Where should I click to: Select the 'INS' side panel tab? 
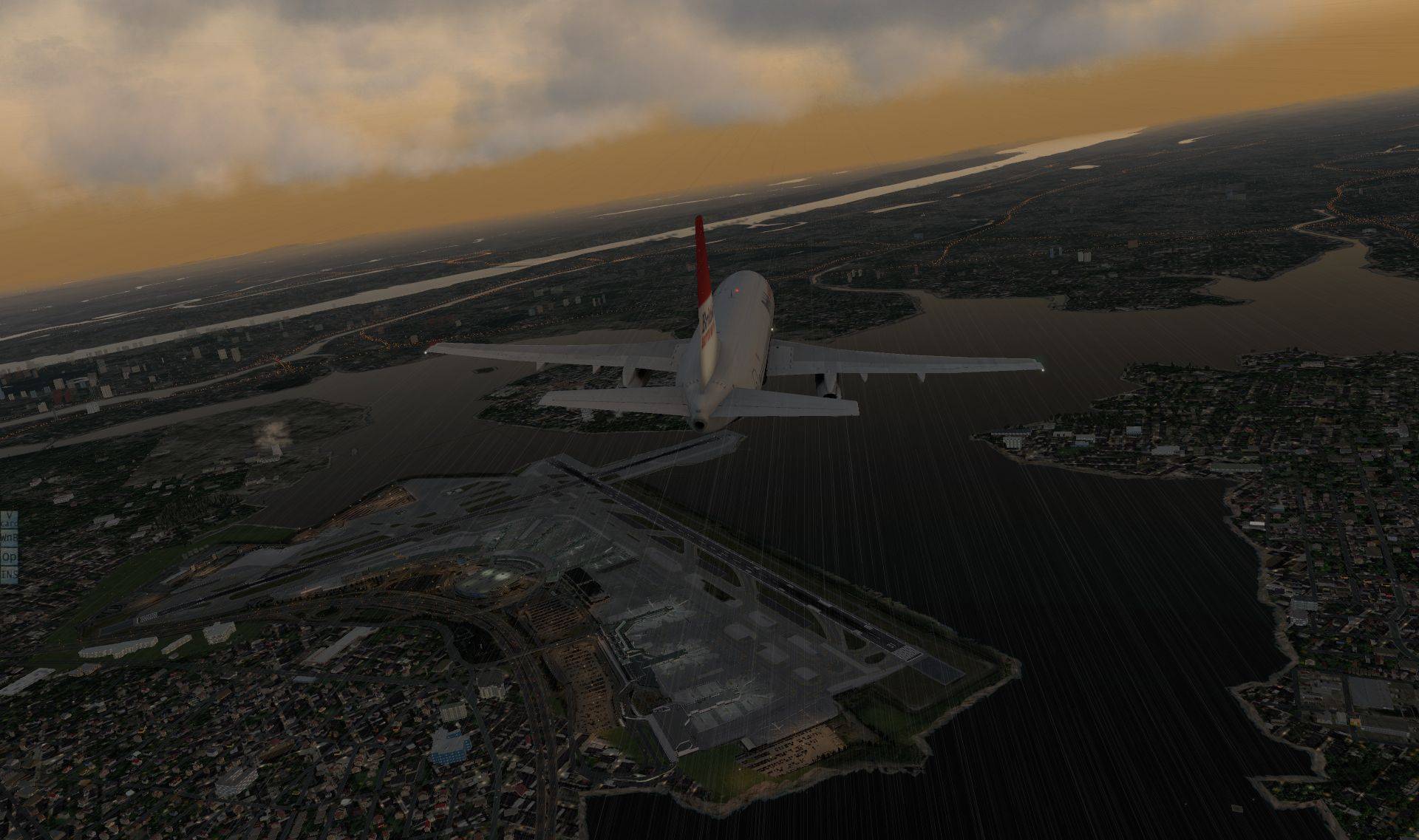pyautogui.click(x=8, y=573)
